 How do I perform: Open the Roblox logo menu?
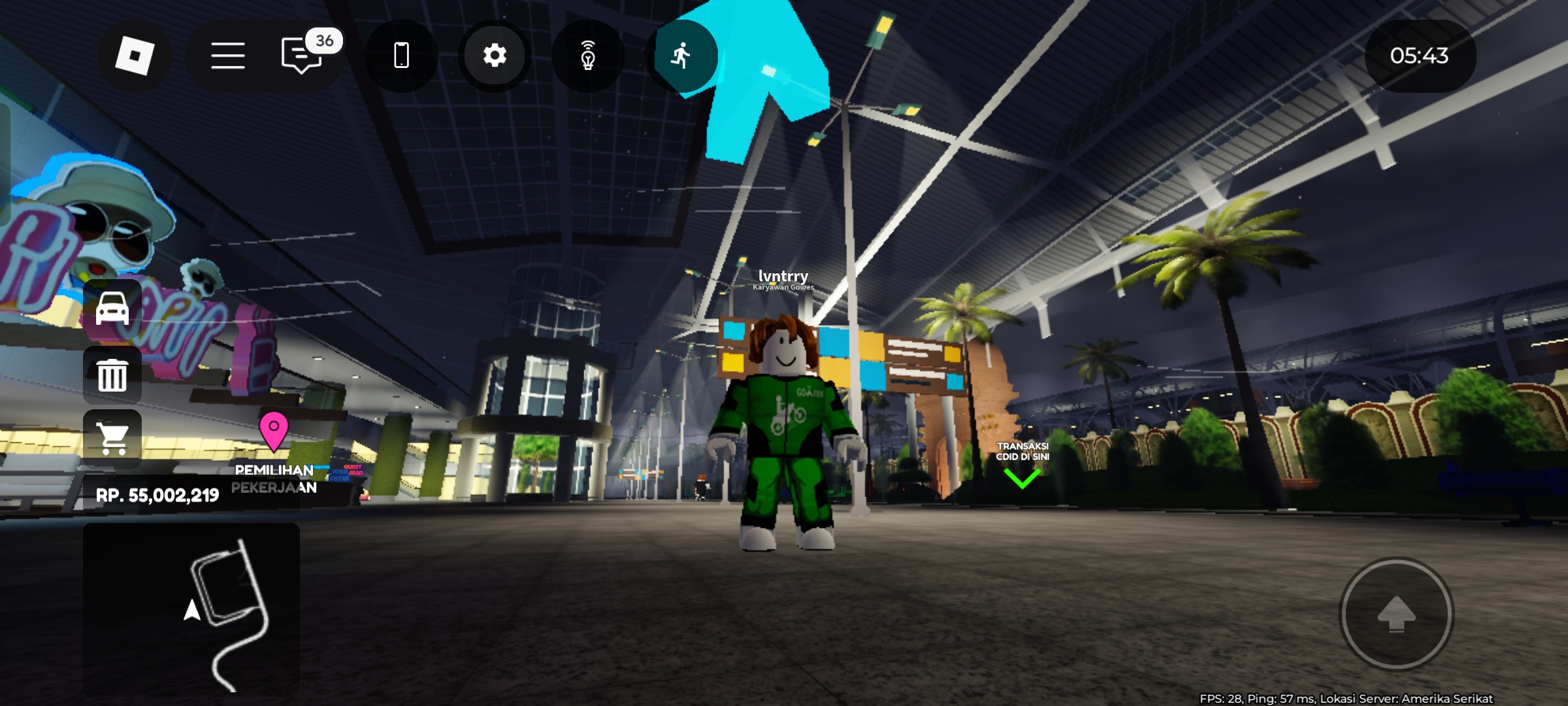135,56
